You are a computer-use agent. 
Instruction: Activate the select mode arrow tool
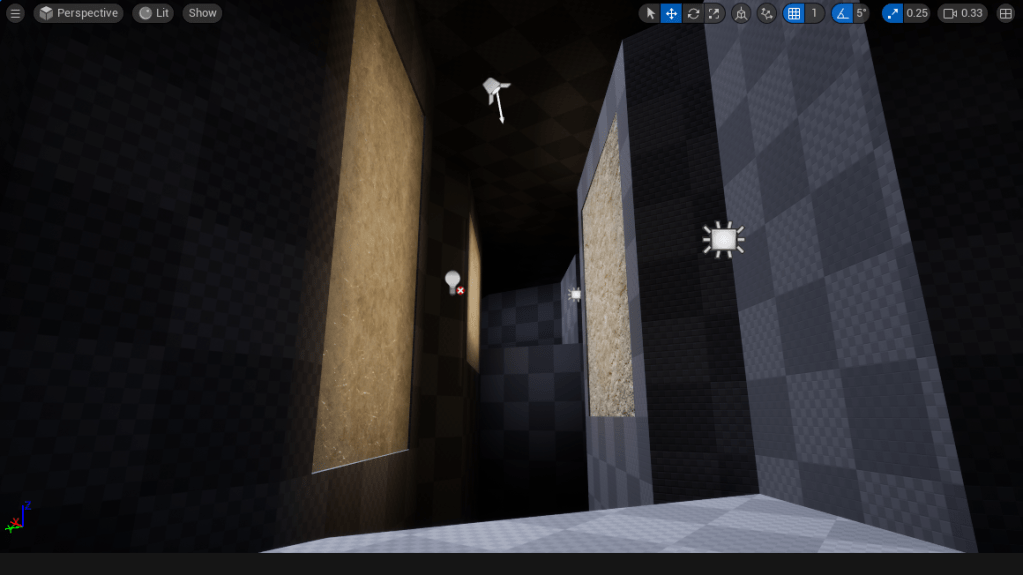pyautogui.click(x=650, y=13)
